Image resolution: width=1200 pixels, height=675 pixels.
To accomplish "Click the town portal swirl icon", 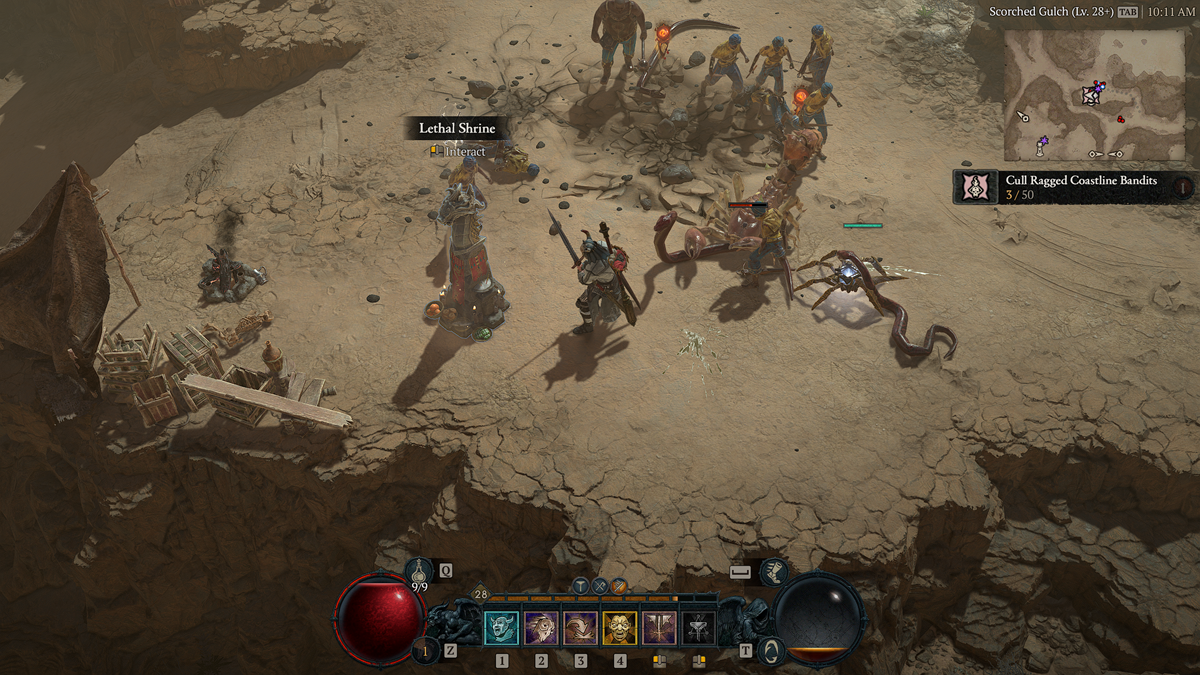I will pos(771,651).
